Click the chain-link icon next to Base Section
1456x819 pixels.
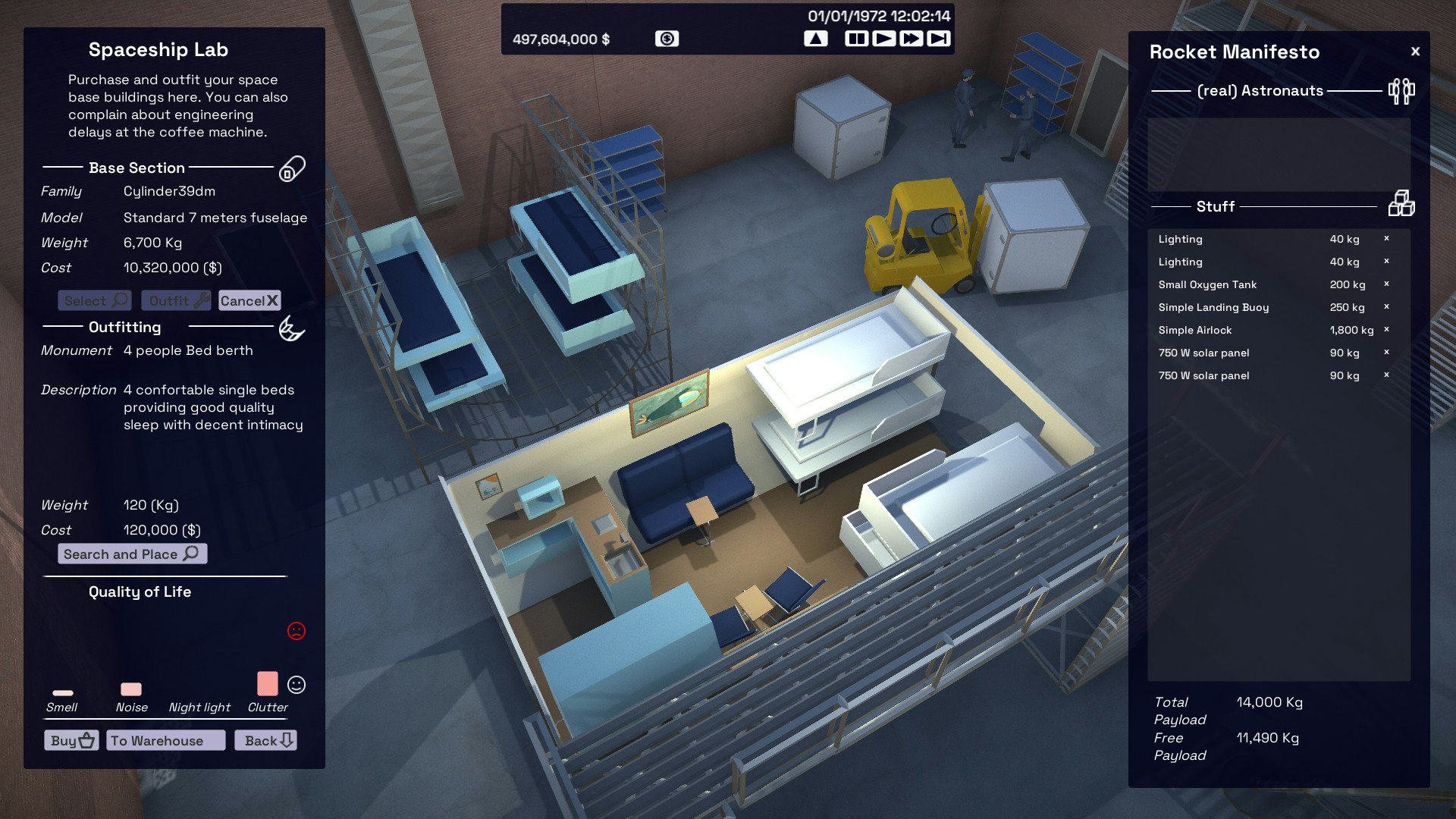pos(292,168)
